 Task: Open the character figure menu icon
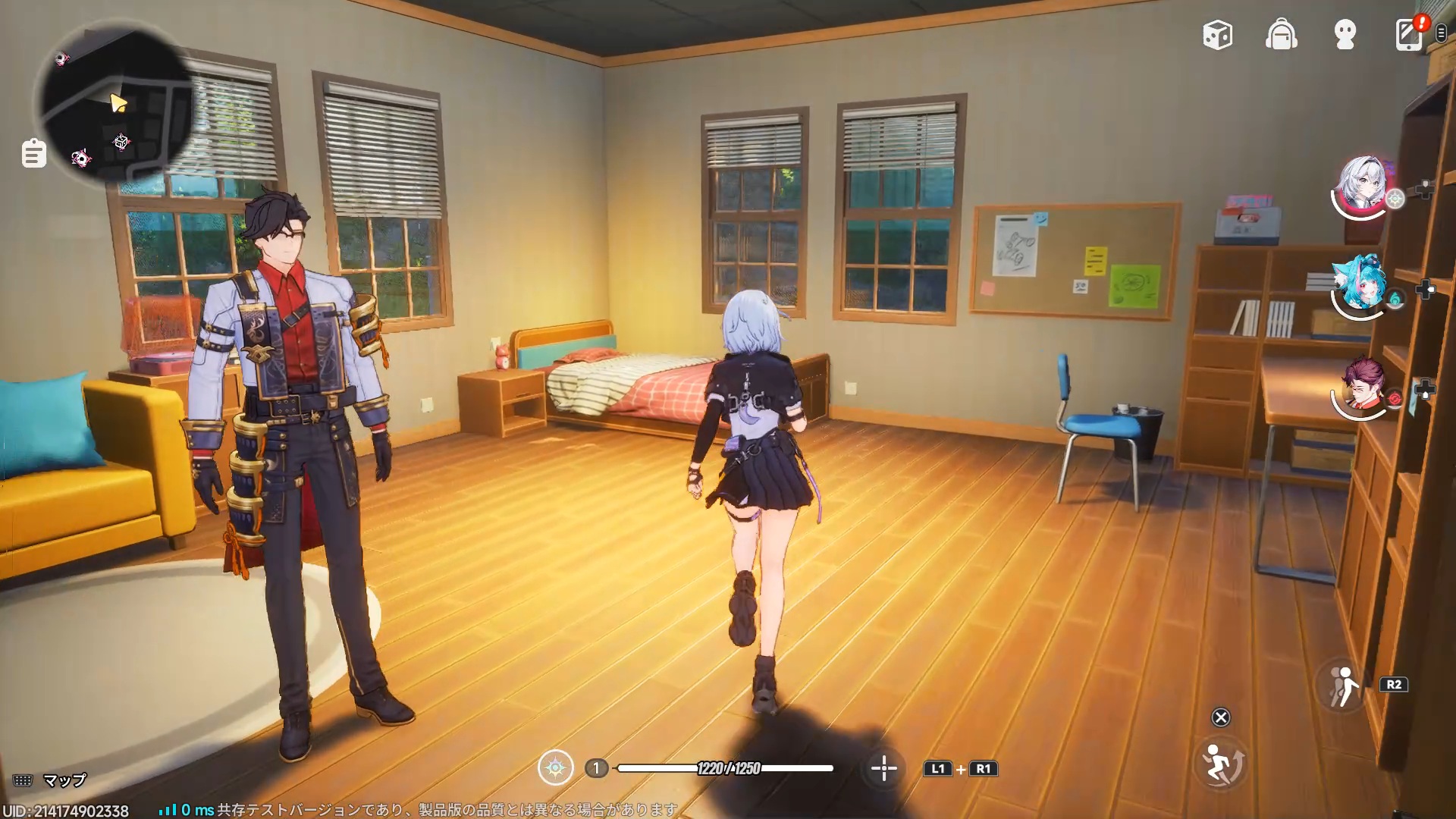click(x=1345, y=35)
